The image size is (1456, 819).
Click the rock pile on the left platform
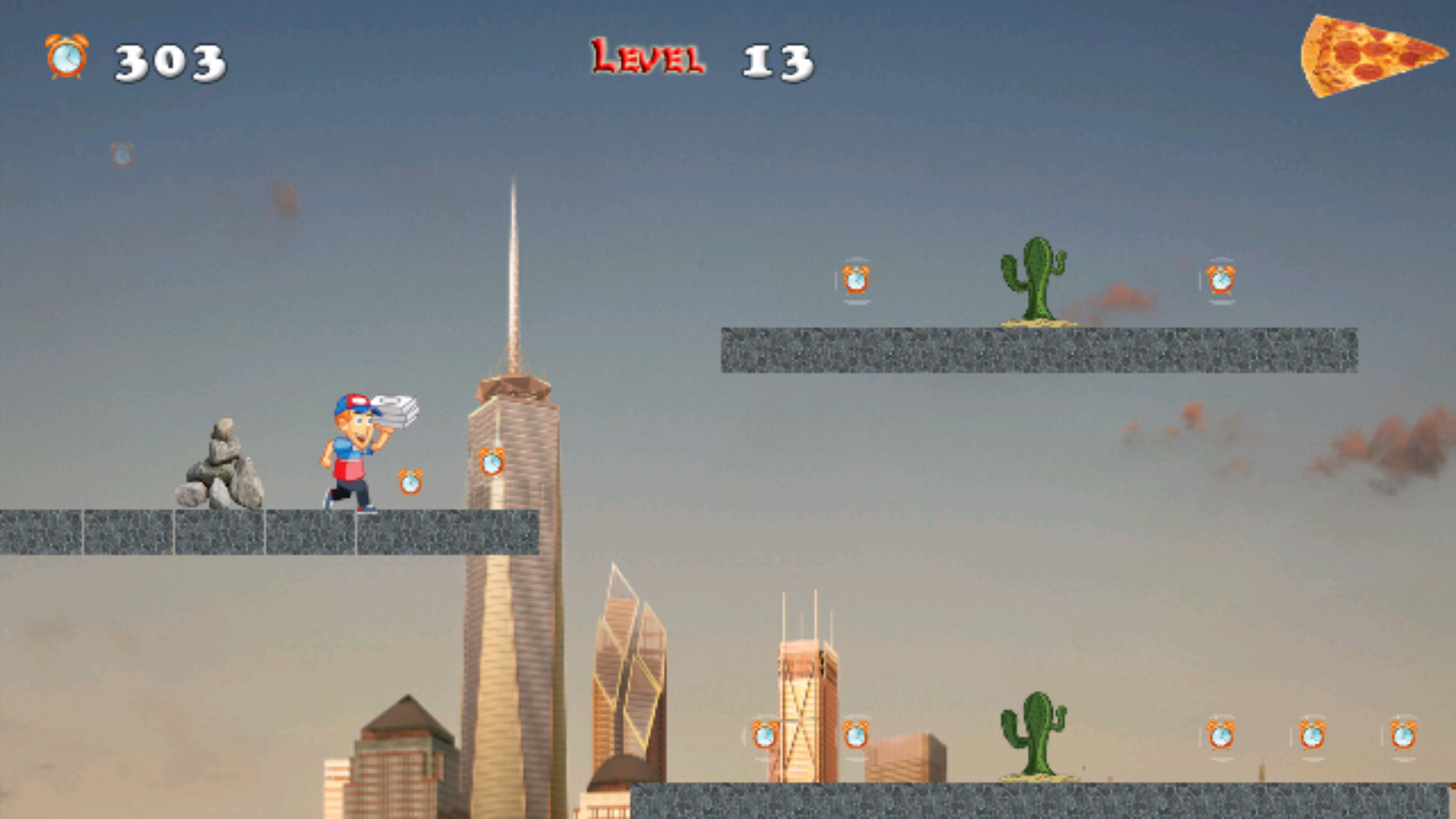pos(221,464)
